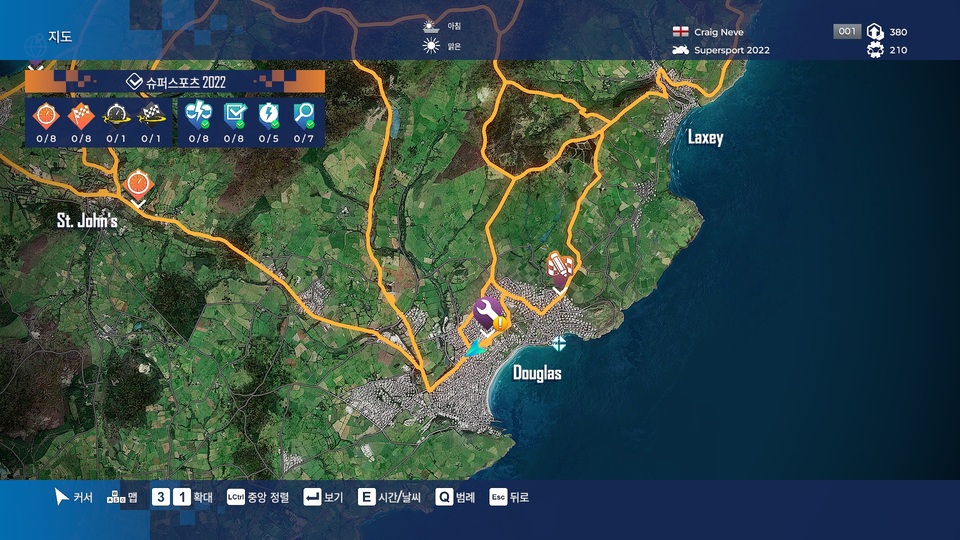This screenshot has height=540, width=960.
Task: Select the blue broken-link challenge filter
Action: [x=199, y=115]
